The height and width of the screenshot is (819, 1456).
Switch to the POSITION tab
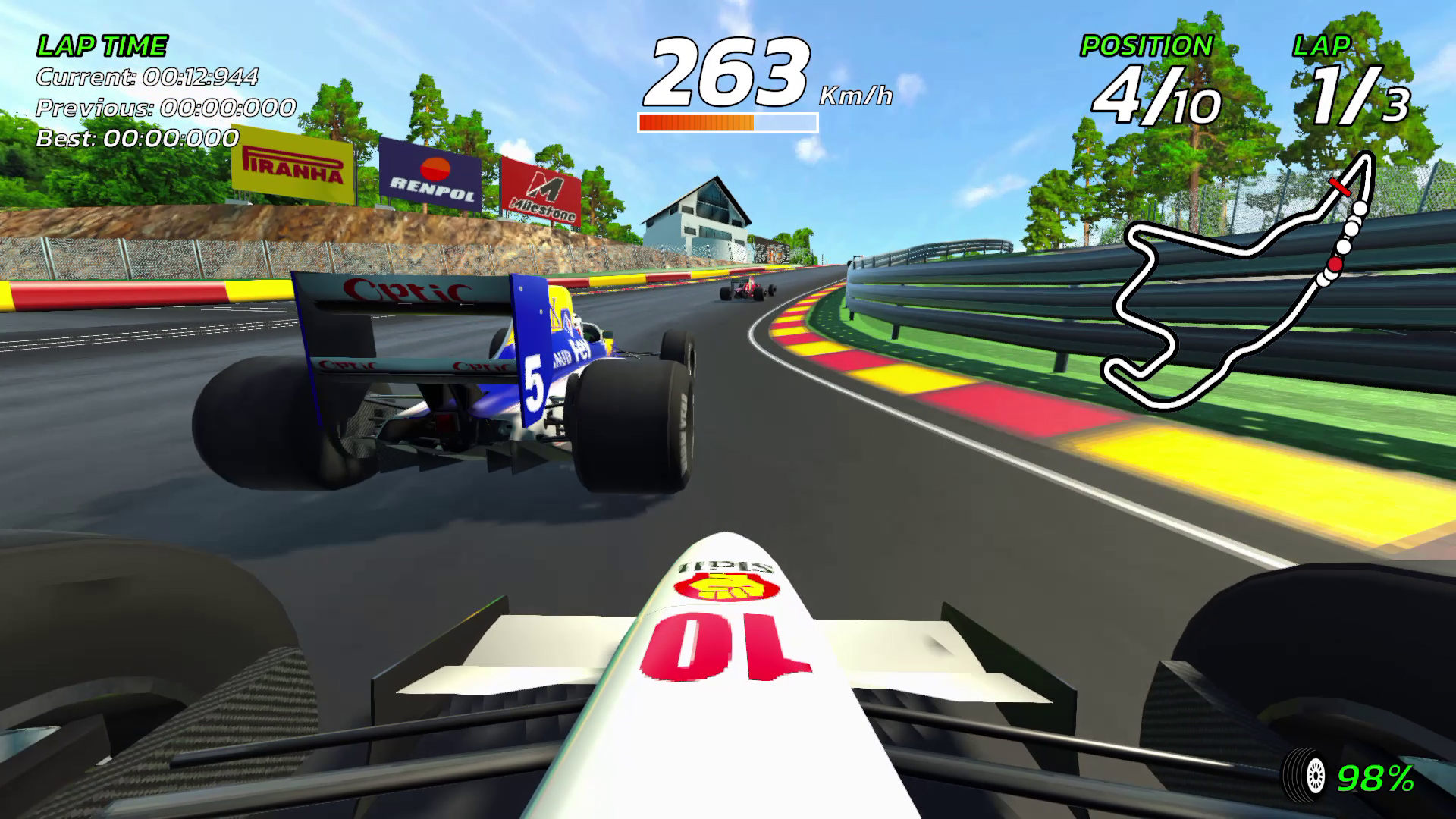pyautogui.click(x=1145, y=45)
